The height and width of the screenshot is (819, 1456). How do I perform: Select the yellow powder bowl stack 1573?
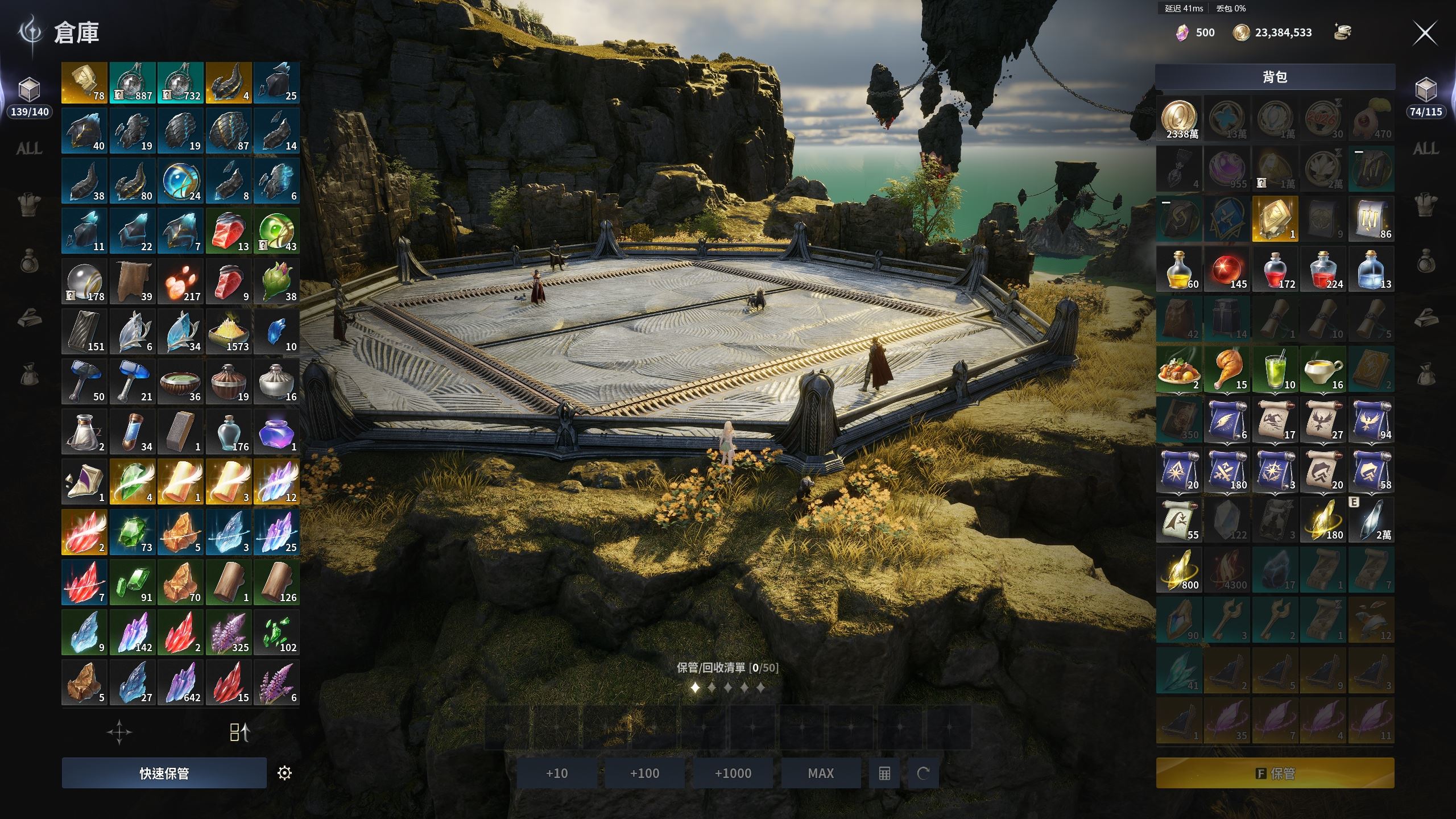(228, 332)
